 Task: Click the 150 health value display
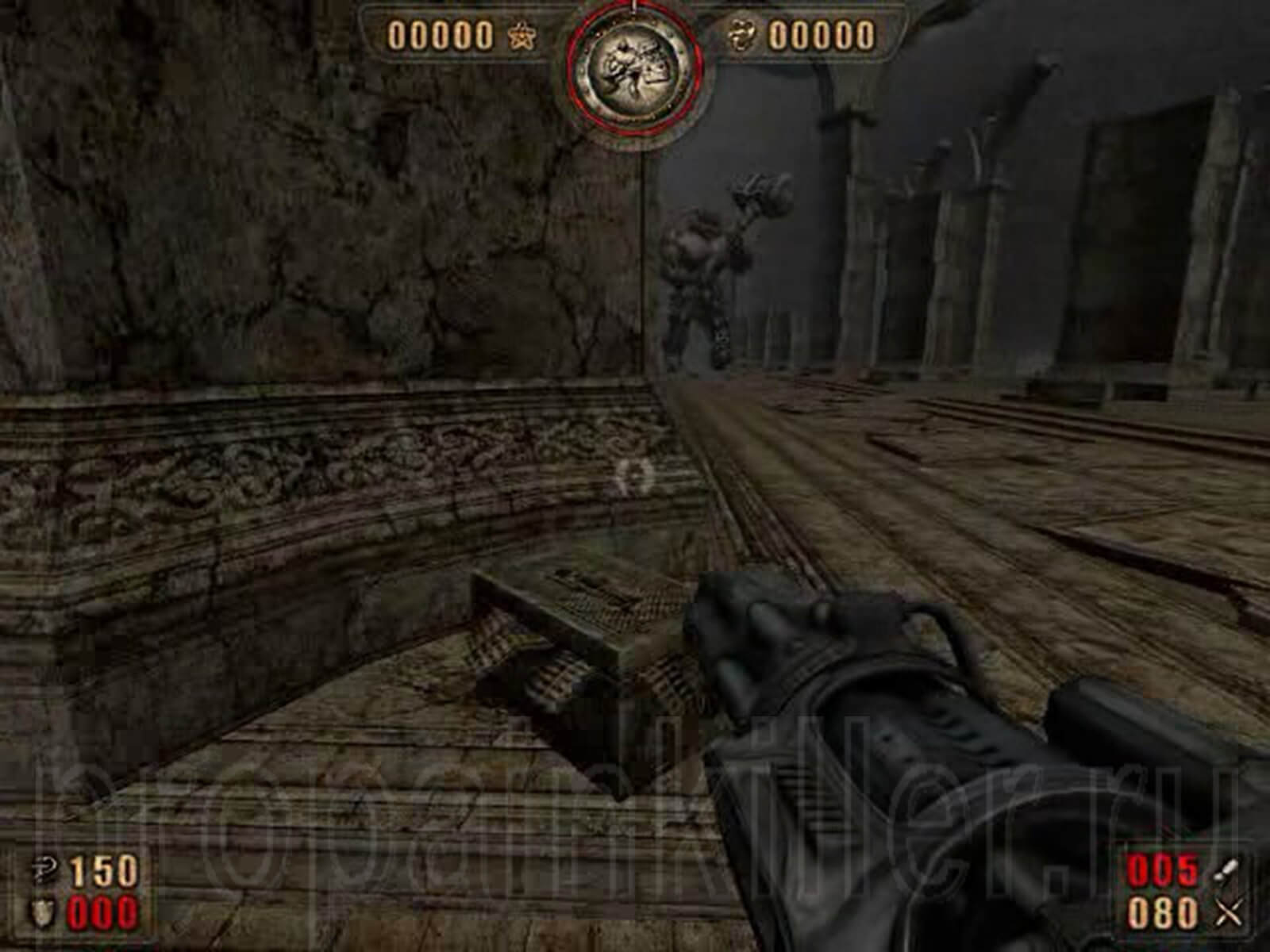[103, 870]
